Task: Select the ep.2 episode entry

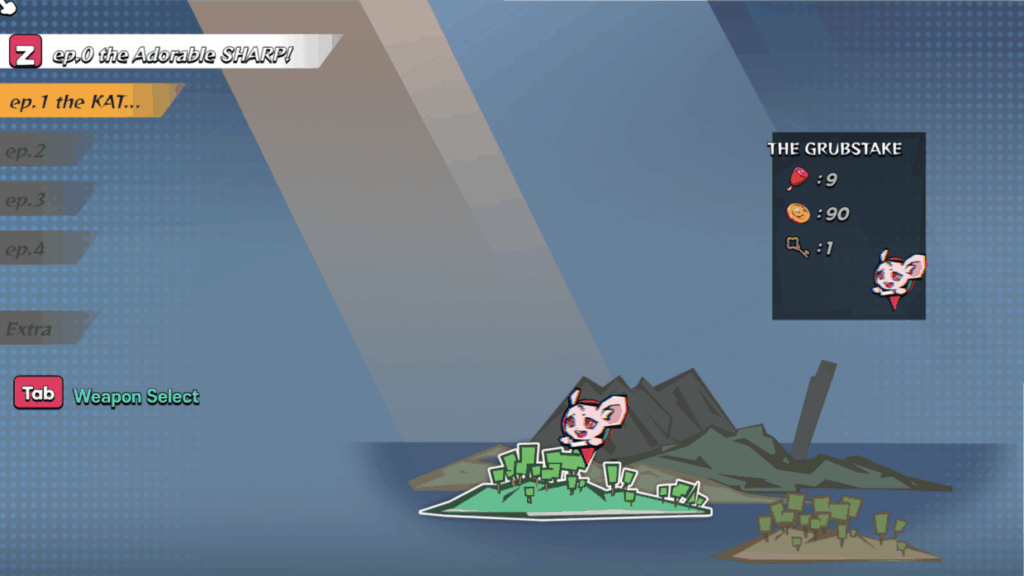Action: pyautogui.click(x=40, y=152)
